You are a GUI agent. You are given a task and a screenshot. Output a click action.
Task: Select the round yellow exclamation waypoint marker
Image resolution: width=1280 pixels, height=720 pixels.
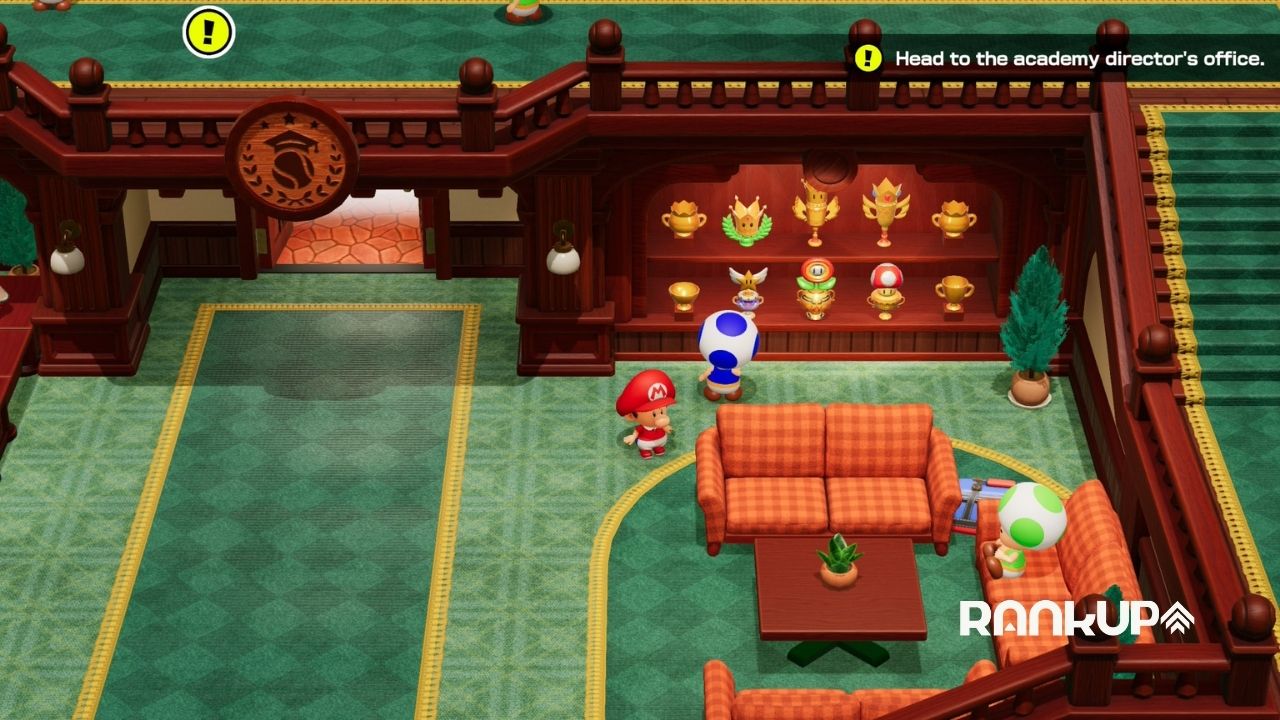point(208,32)
